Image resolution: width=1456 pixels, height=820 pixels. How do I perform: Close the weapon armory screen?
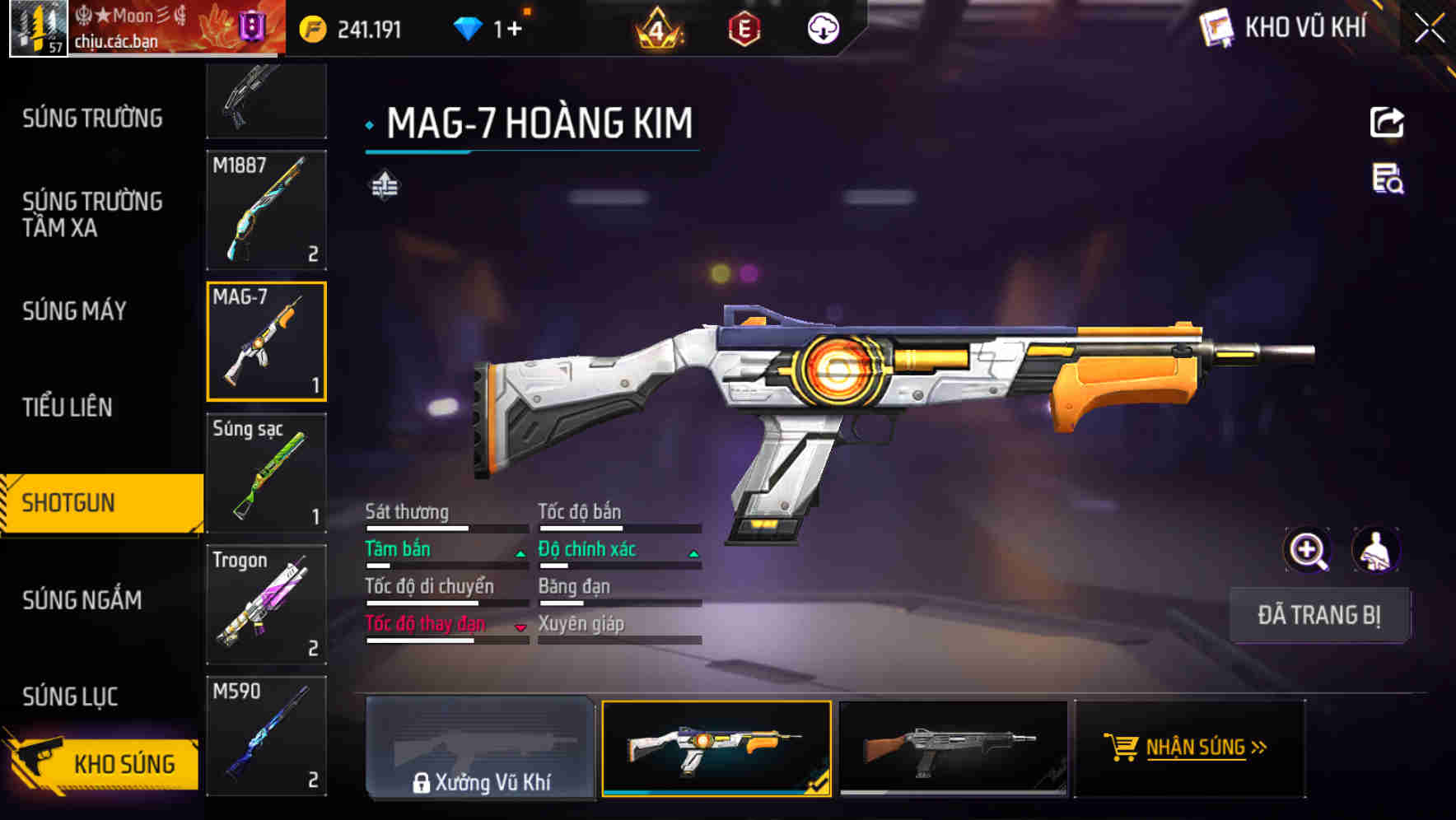[x=1429, y=29]
